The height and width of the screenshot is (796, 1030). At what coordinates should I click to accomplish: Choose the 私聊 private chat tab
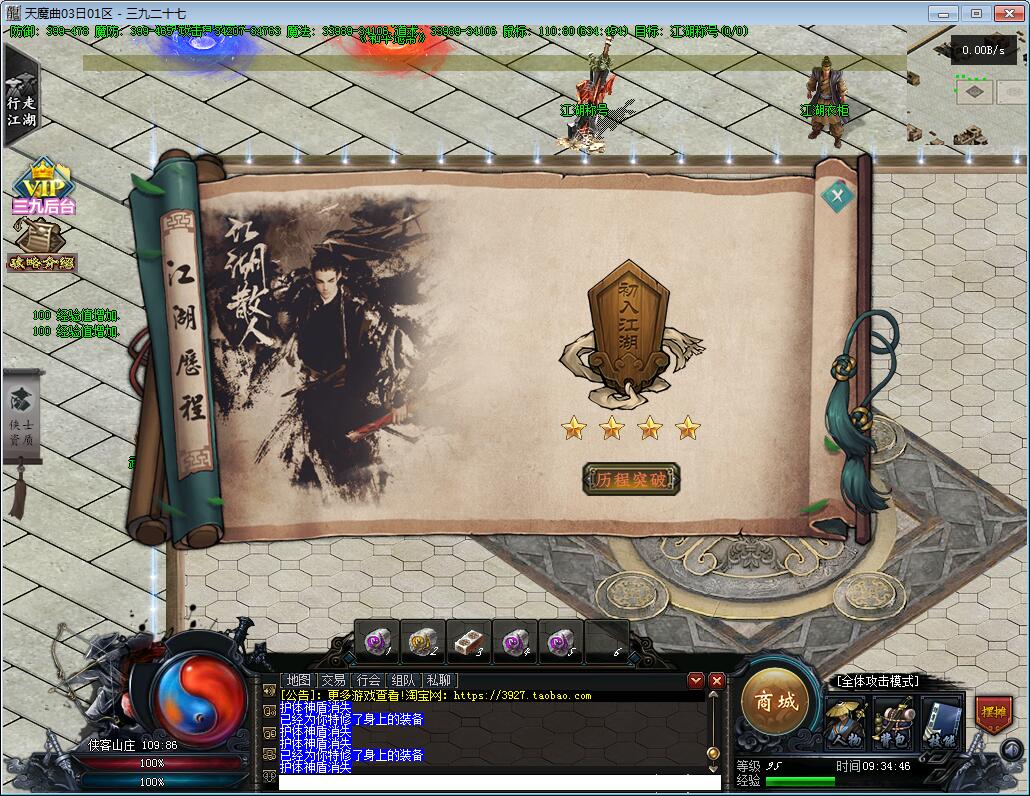tap(438, 680)
